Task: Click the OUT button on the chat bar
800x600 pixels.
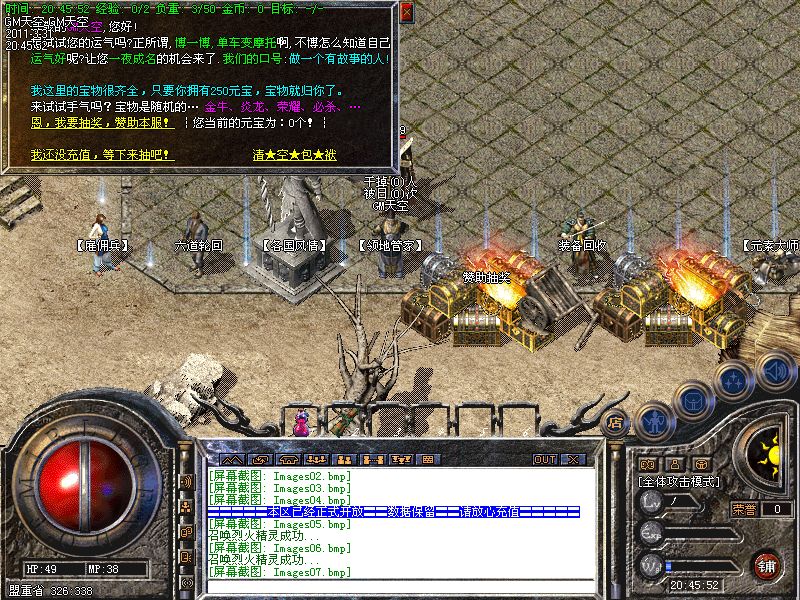Action: coord(544,459)
